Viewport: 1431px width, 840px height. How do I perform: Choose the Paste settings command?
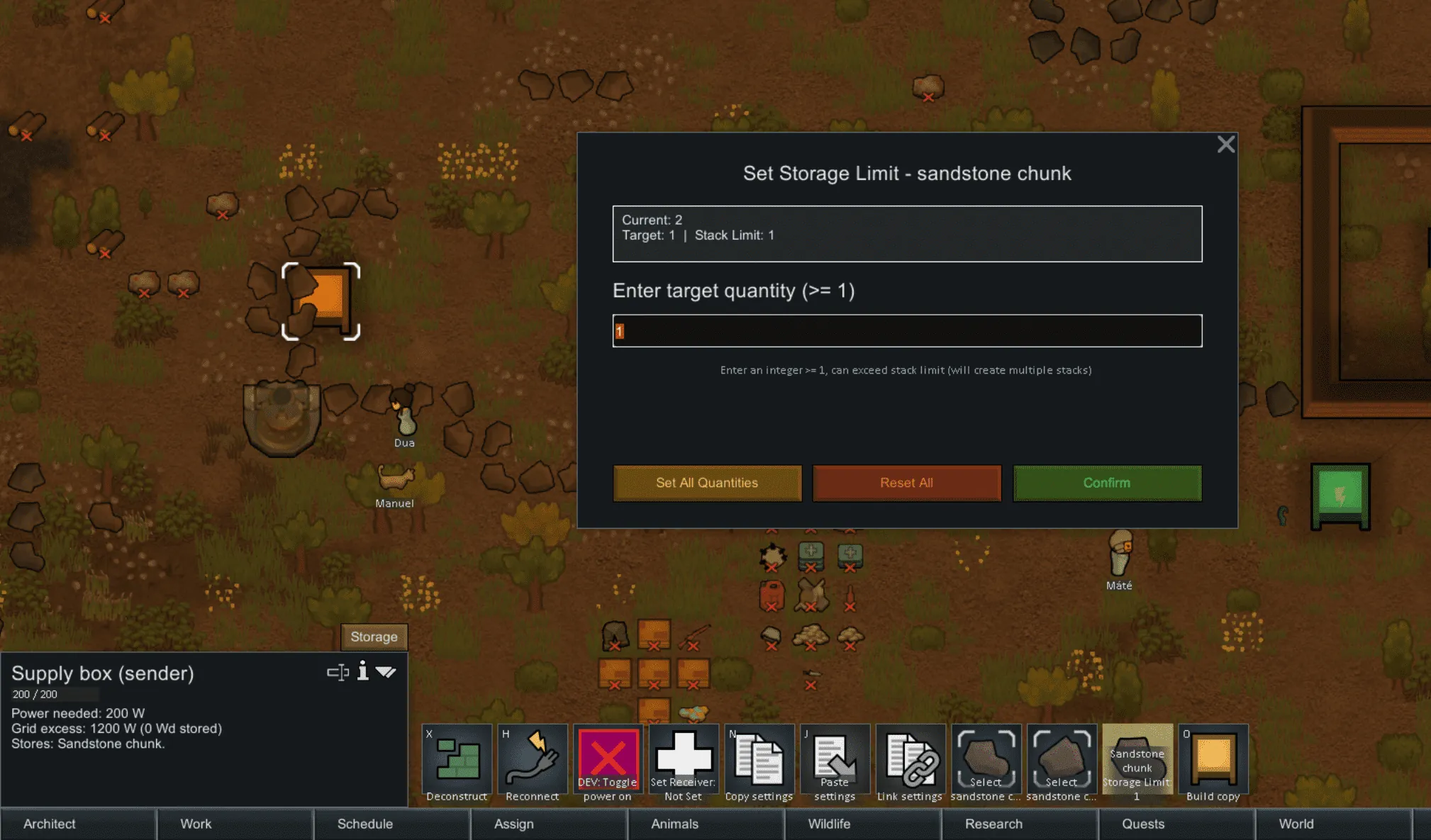coord(835,762)
